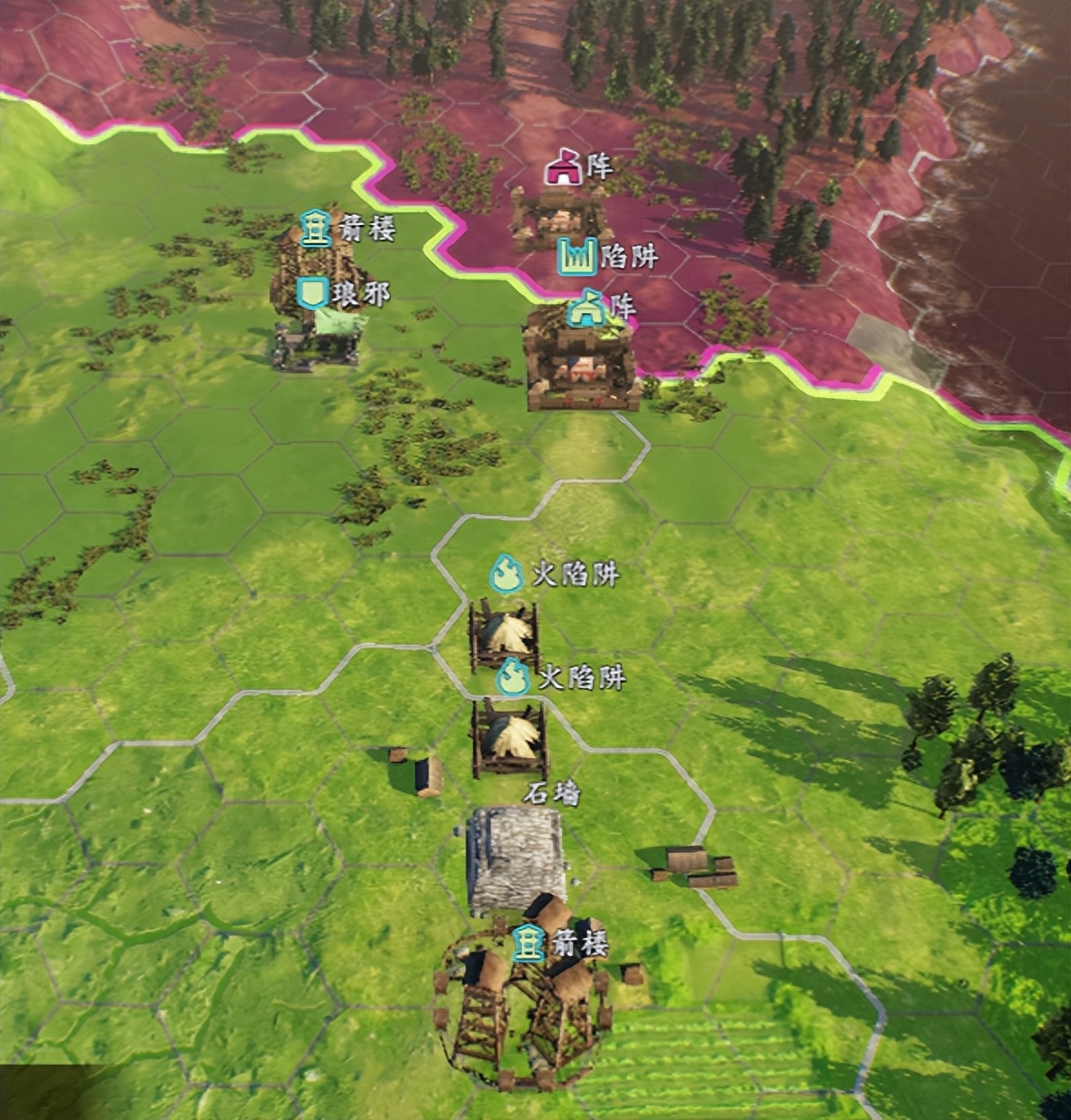The height and width of the screenshot is (1120, 1071).
Task: Select the 箭楼 marker beside 琅邪
Action: (x=315, y=228)
